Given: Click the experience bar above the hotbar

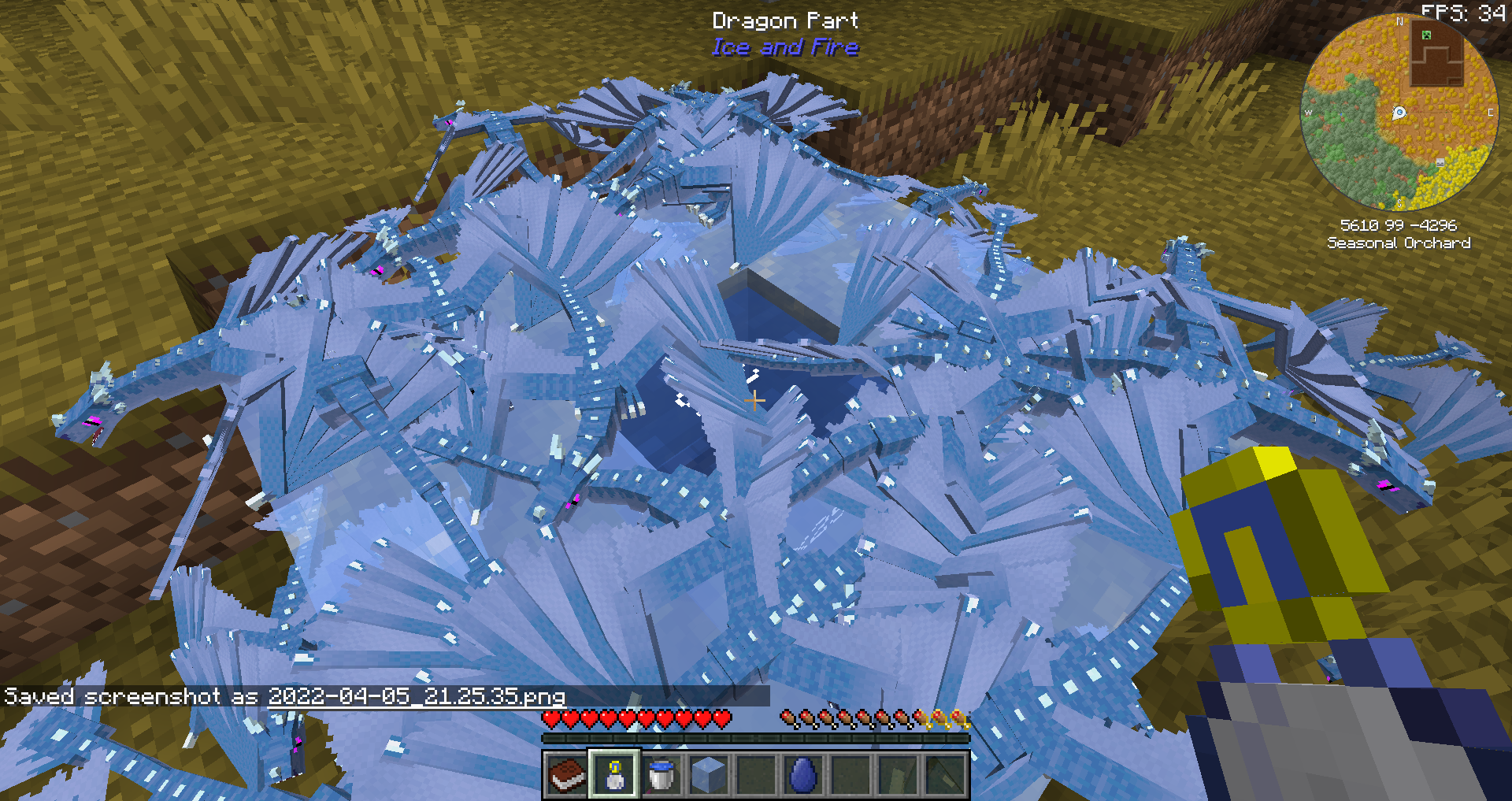Looking at the screenshot, I should point(756,738).
